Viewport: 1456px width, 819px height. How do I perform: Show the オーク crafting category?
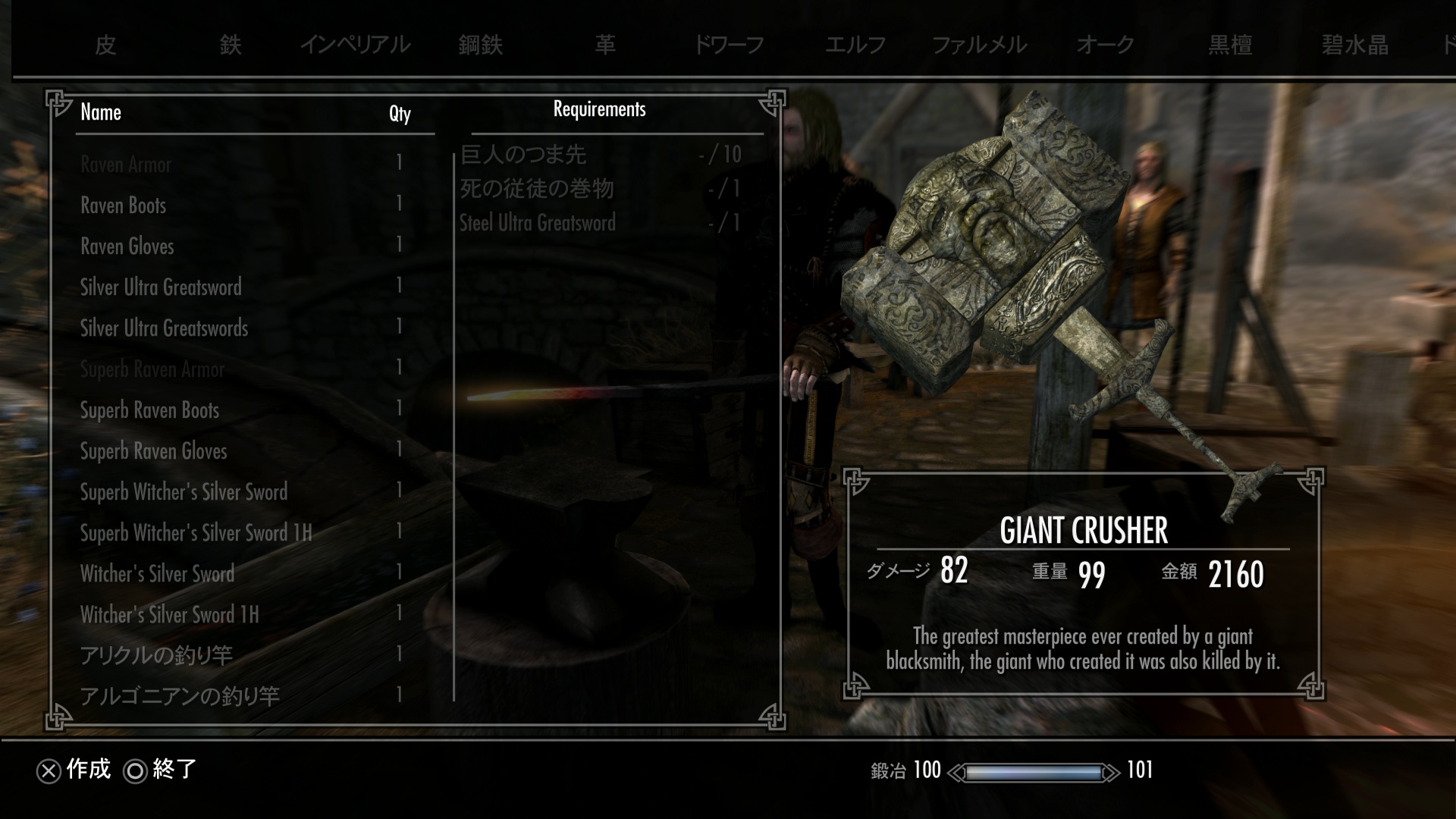click(x=1105, y=45)
